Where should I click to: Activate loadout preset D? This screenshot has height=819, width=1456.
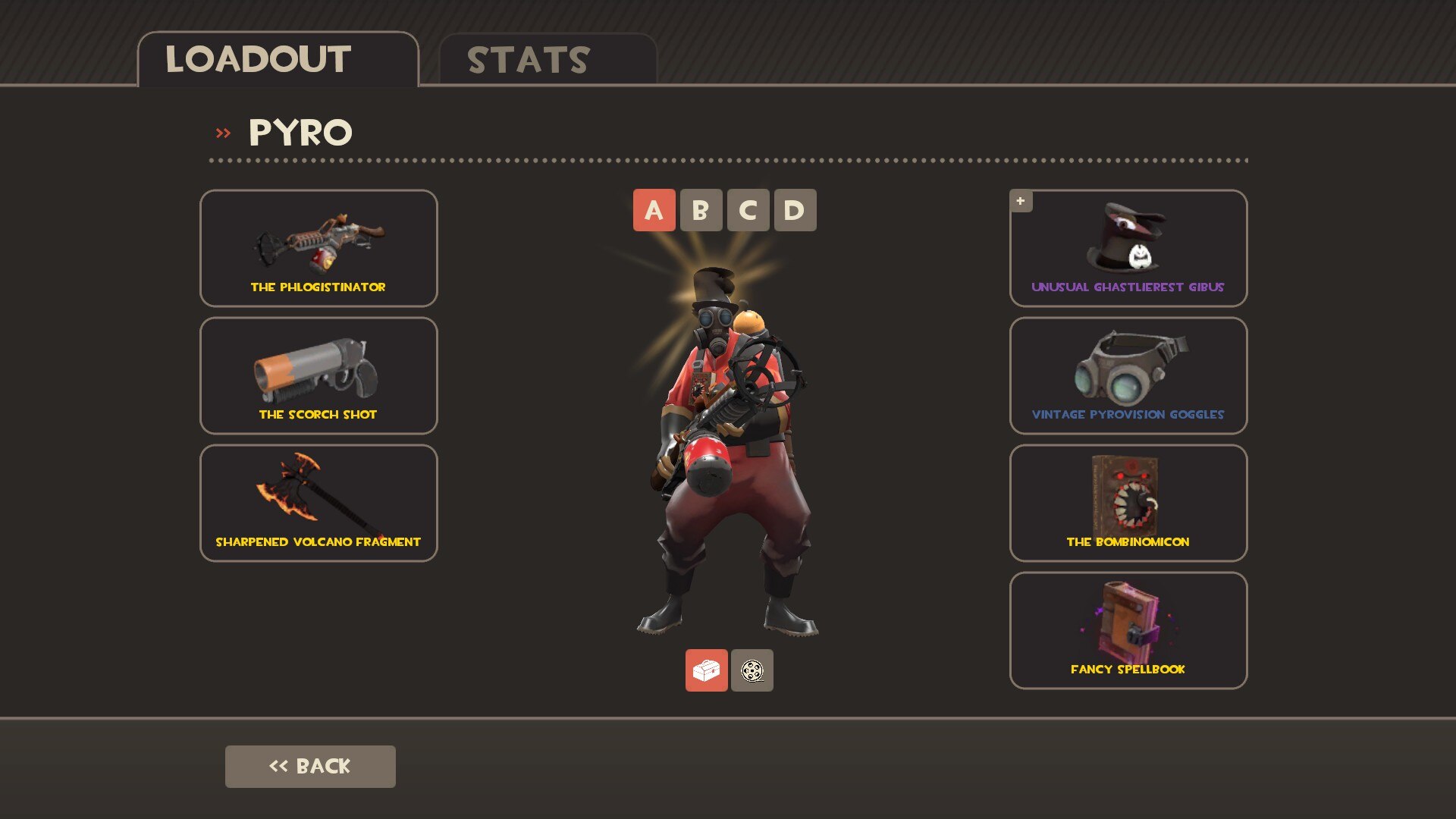click(795, 210)
